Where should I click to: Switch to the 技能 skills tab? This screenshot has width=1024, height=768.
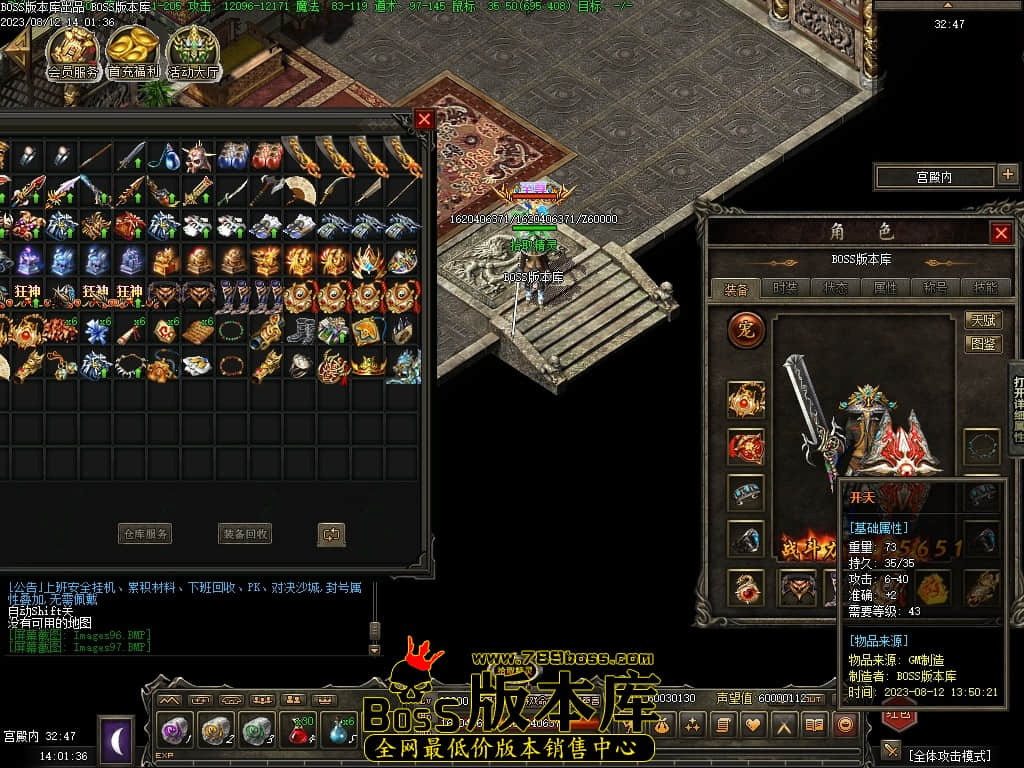tap(984, 288)
